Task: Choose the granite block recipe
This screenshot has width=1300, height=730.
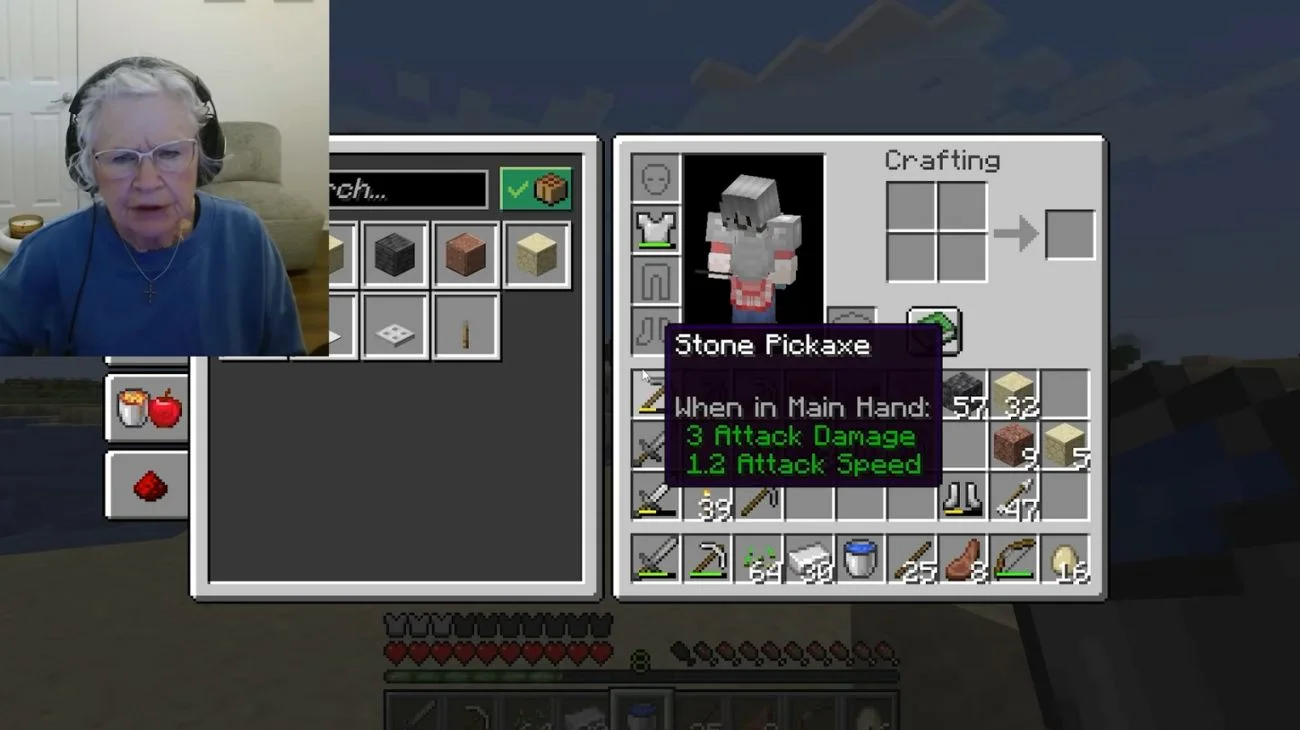Action: pos(465,255)
